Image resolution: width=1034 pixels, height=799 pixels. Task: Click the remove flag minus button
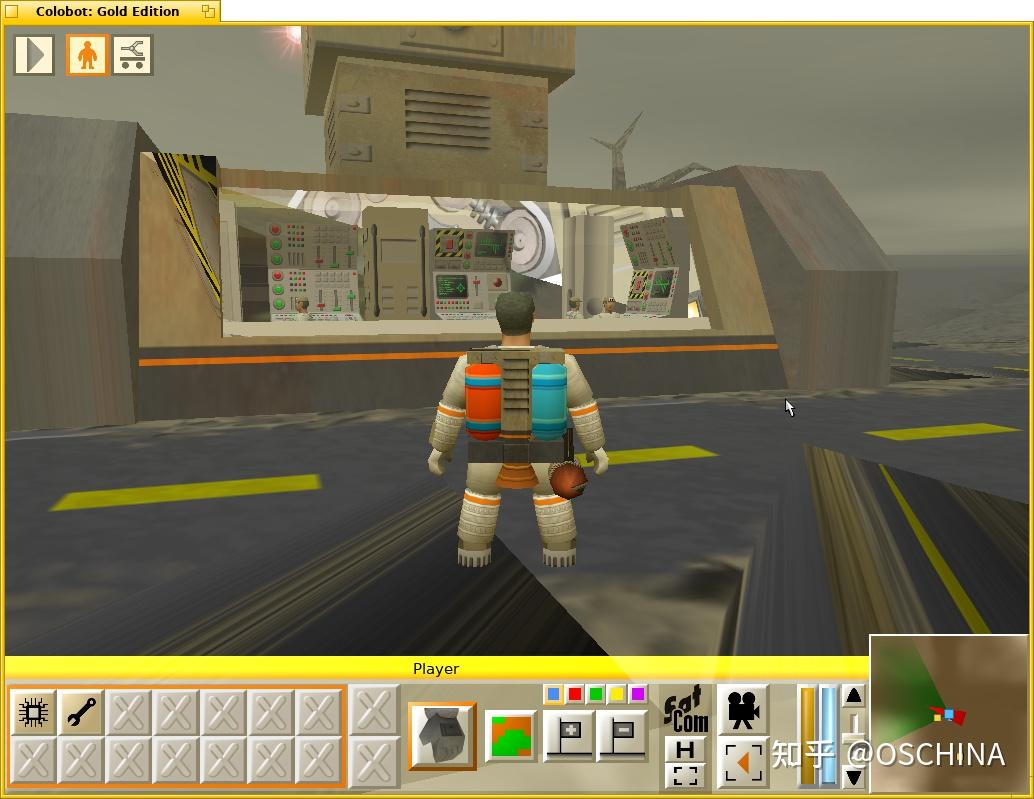(x=621, y=735)
